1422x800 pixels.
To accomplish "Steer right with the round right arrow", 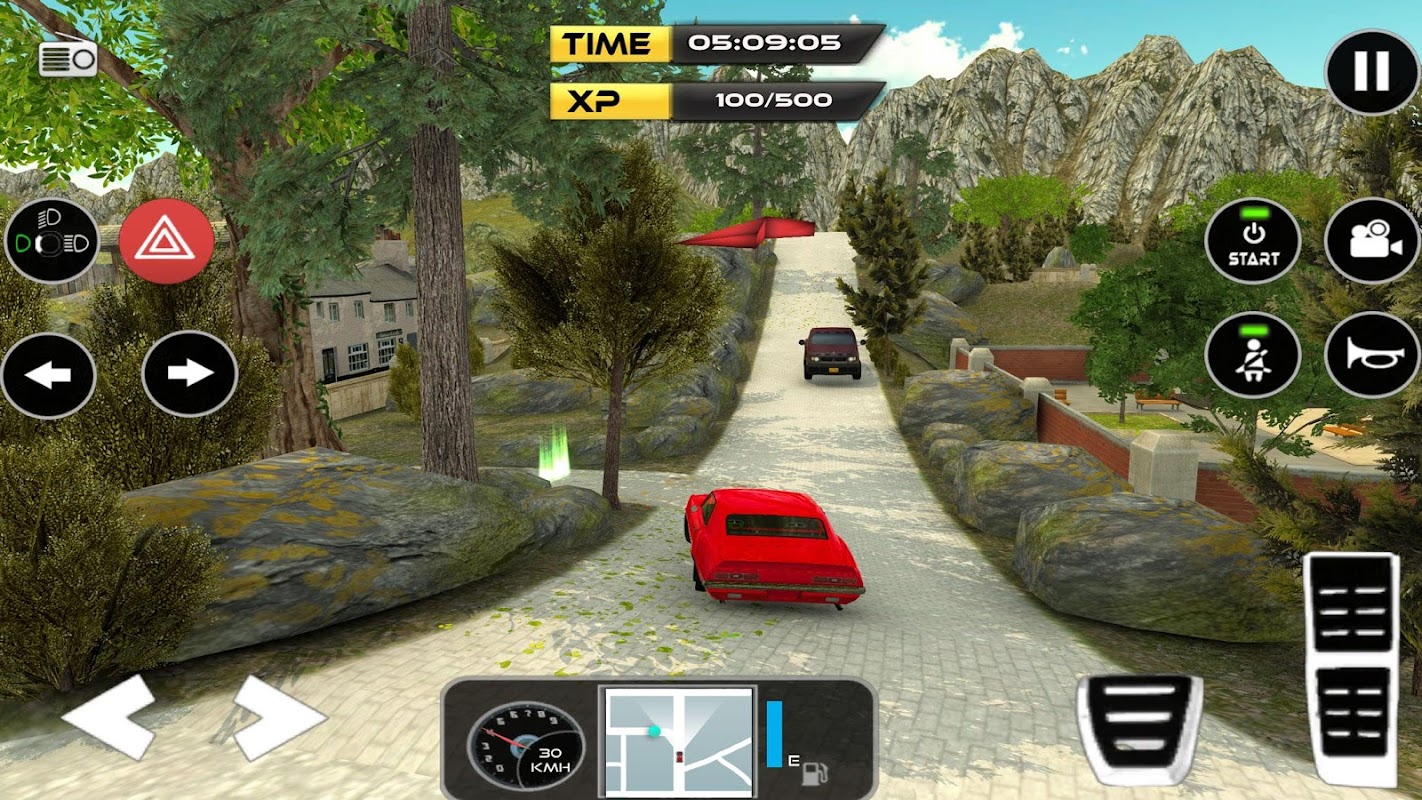I will [190, 374].
